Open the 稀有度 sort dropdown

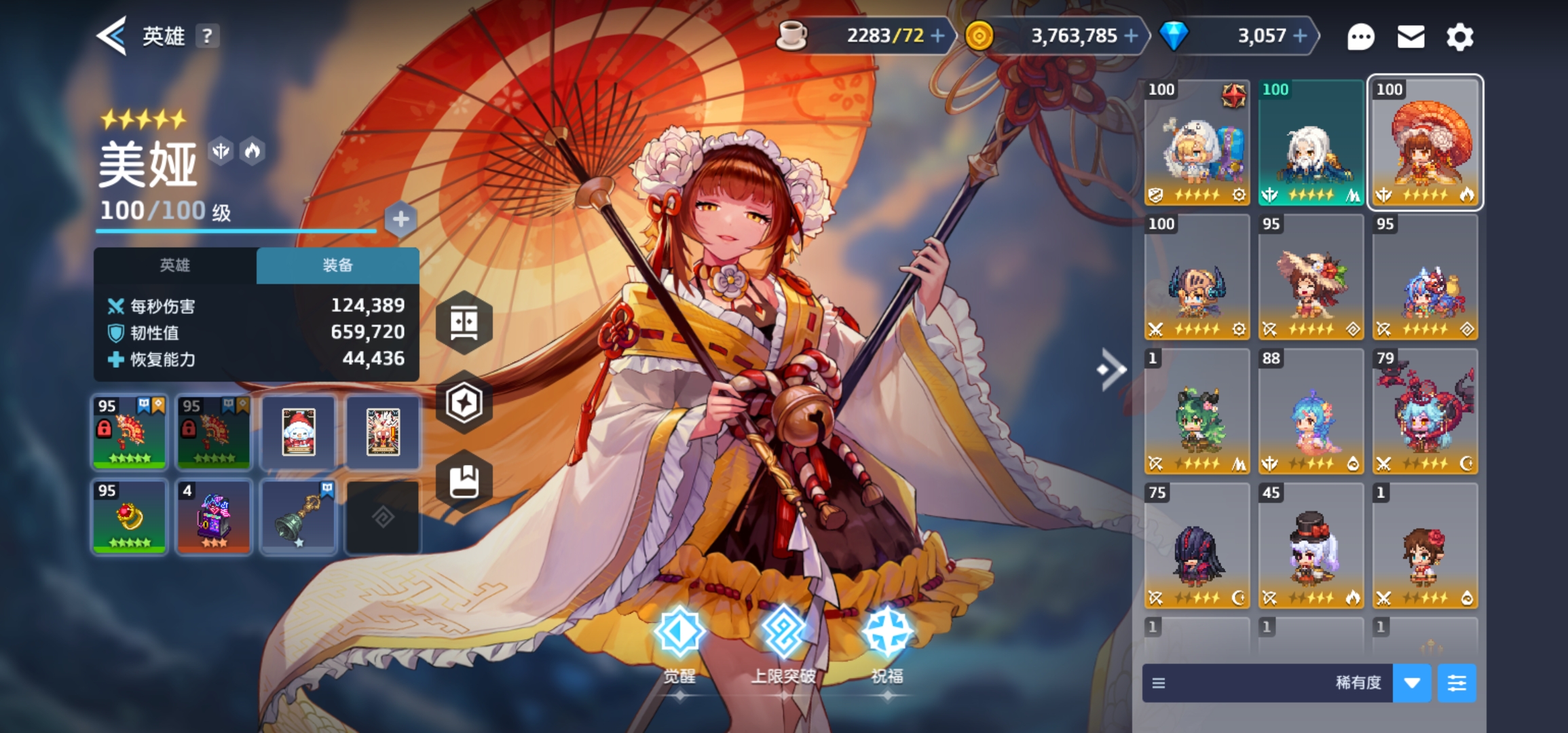point(1412,683)
